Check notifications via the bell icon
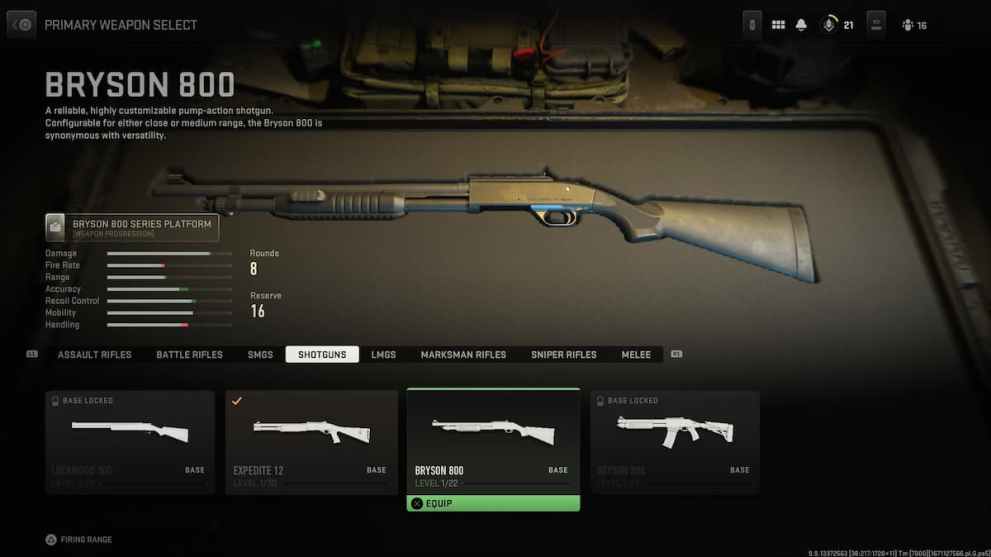The height and width of the screenshot is (557, 991). [801, 25]
